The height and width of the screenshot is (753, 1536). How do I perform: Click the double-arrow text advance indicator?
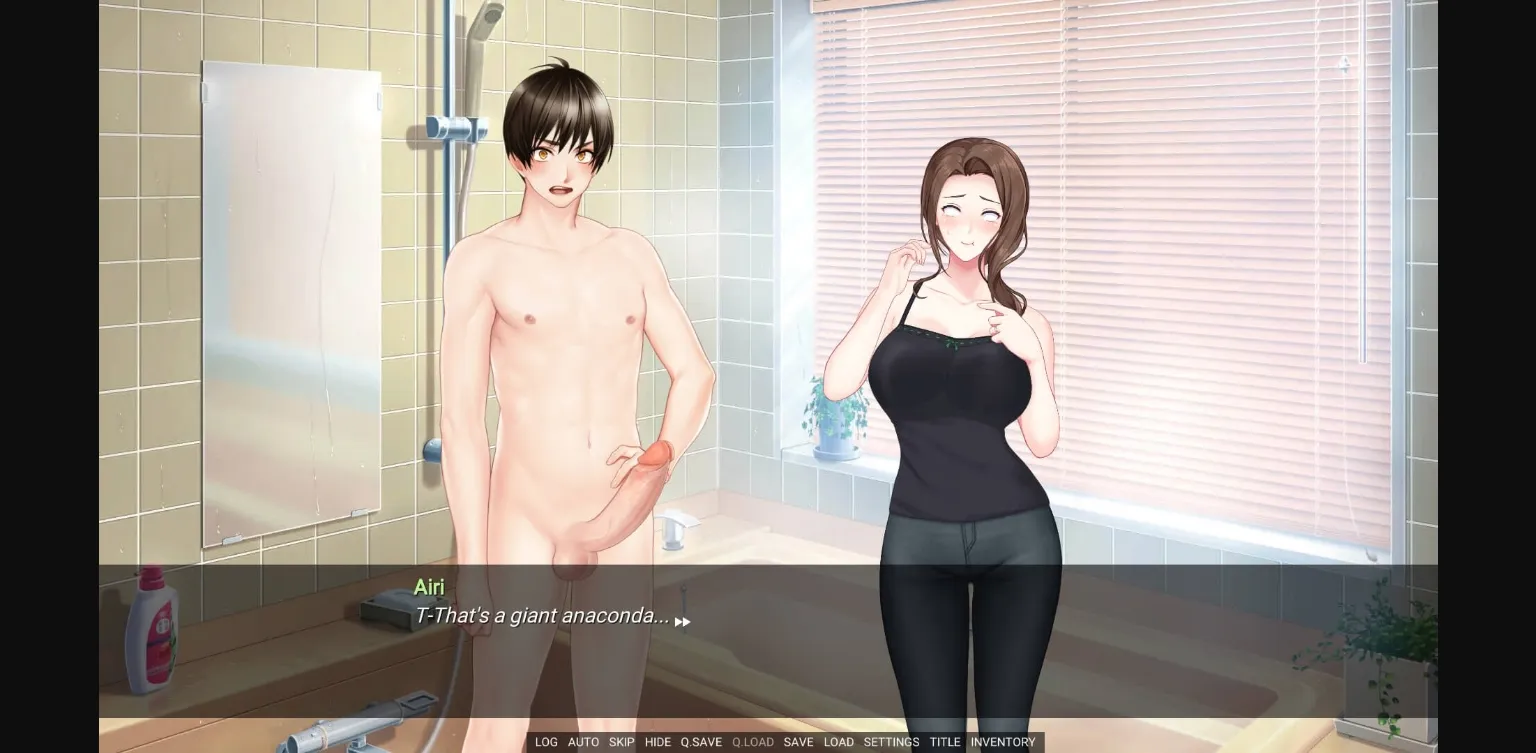[683, 621]
